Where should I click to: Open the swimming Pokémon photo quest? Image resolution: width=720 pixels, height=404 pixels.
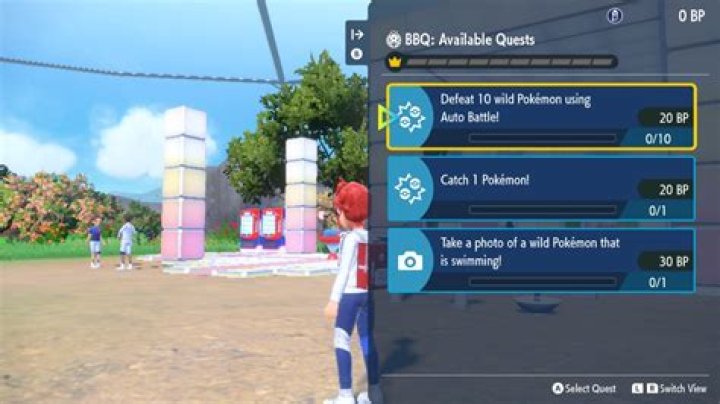coord(541,260)
